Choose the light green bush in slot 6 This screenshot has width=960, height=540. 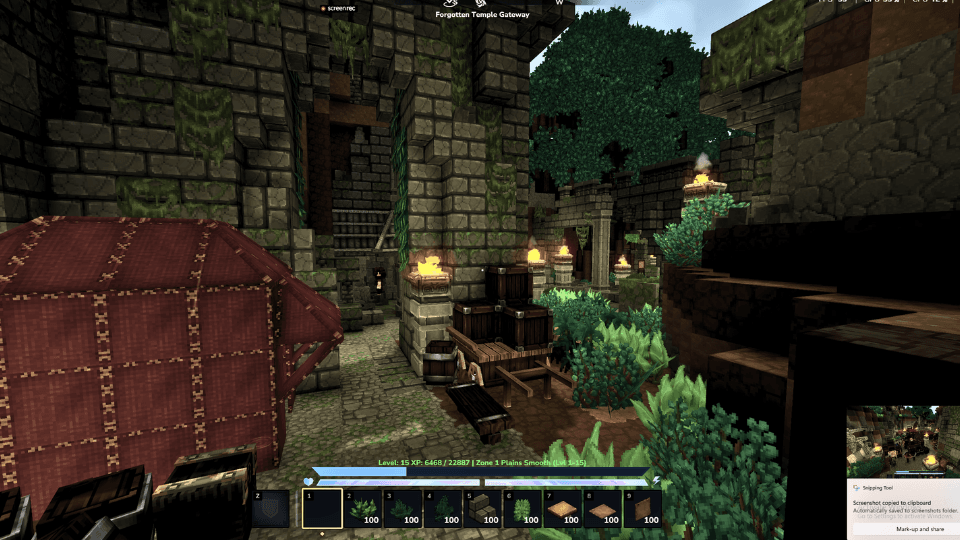[523, 508]
